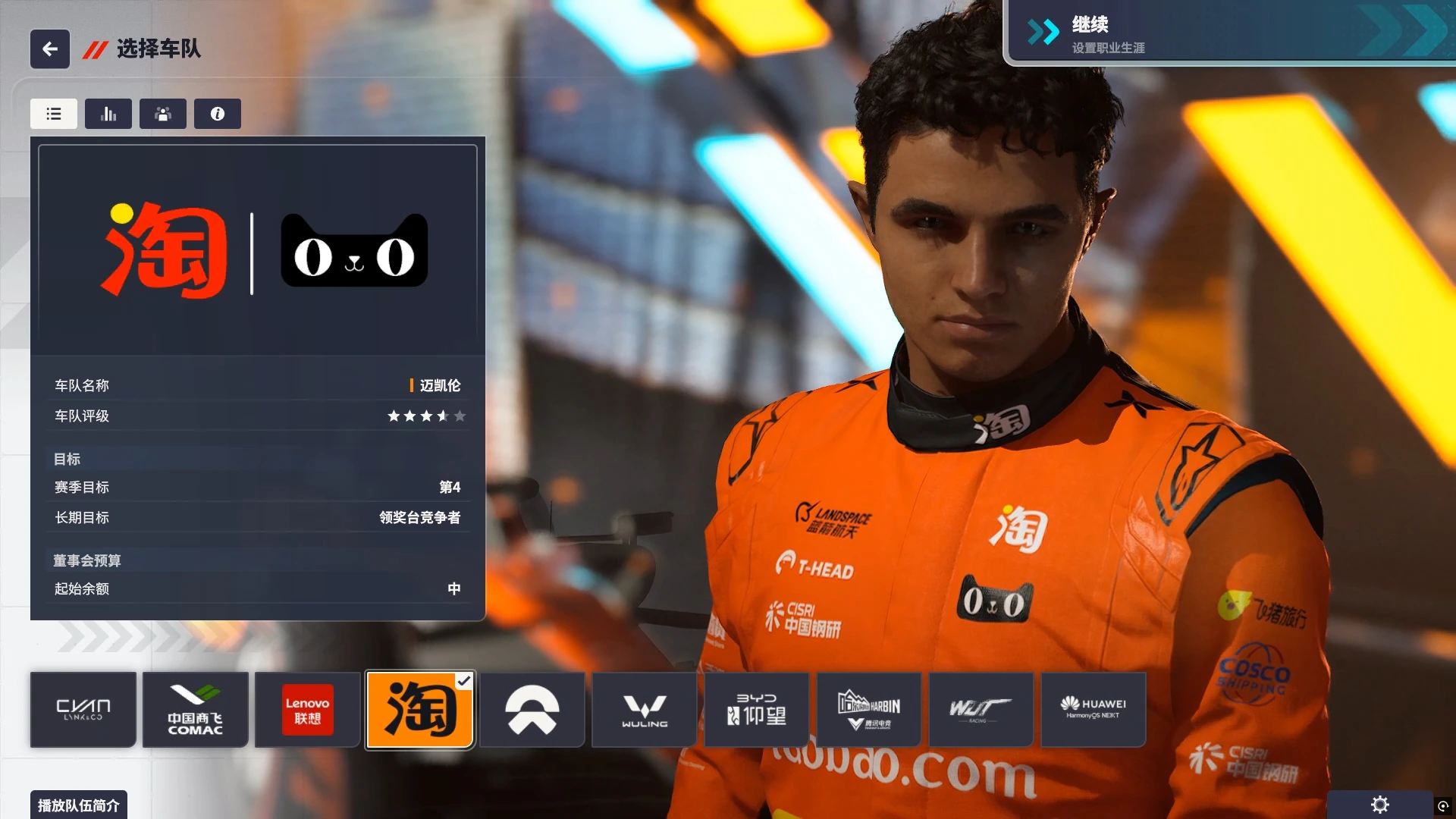The image size is (1456, 819).
Task: Select the WUT Racing team tile
Action: pos(981,710)
